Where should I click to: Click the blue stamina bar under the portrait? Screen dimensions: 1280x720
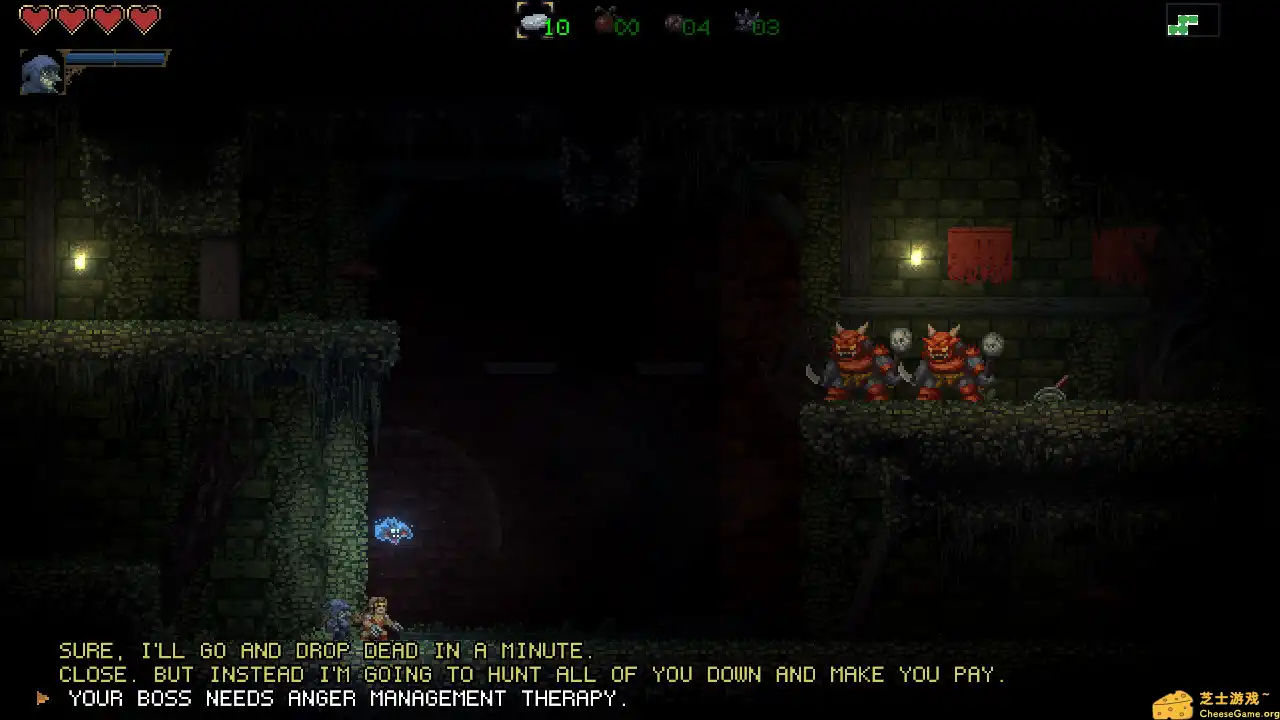[118, 60]
